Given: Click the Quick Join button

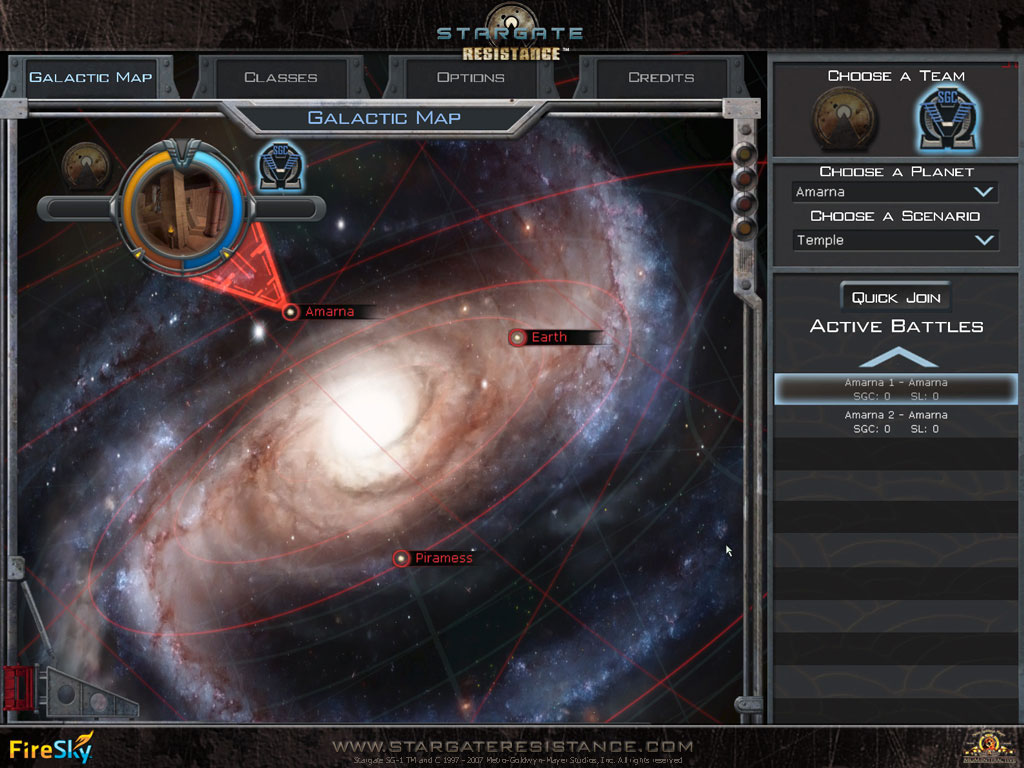Looking at the screenshot, I should tap(895, 298).
